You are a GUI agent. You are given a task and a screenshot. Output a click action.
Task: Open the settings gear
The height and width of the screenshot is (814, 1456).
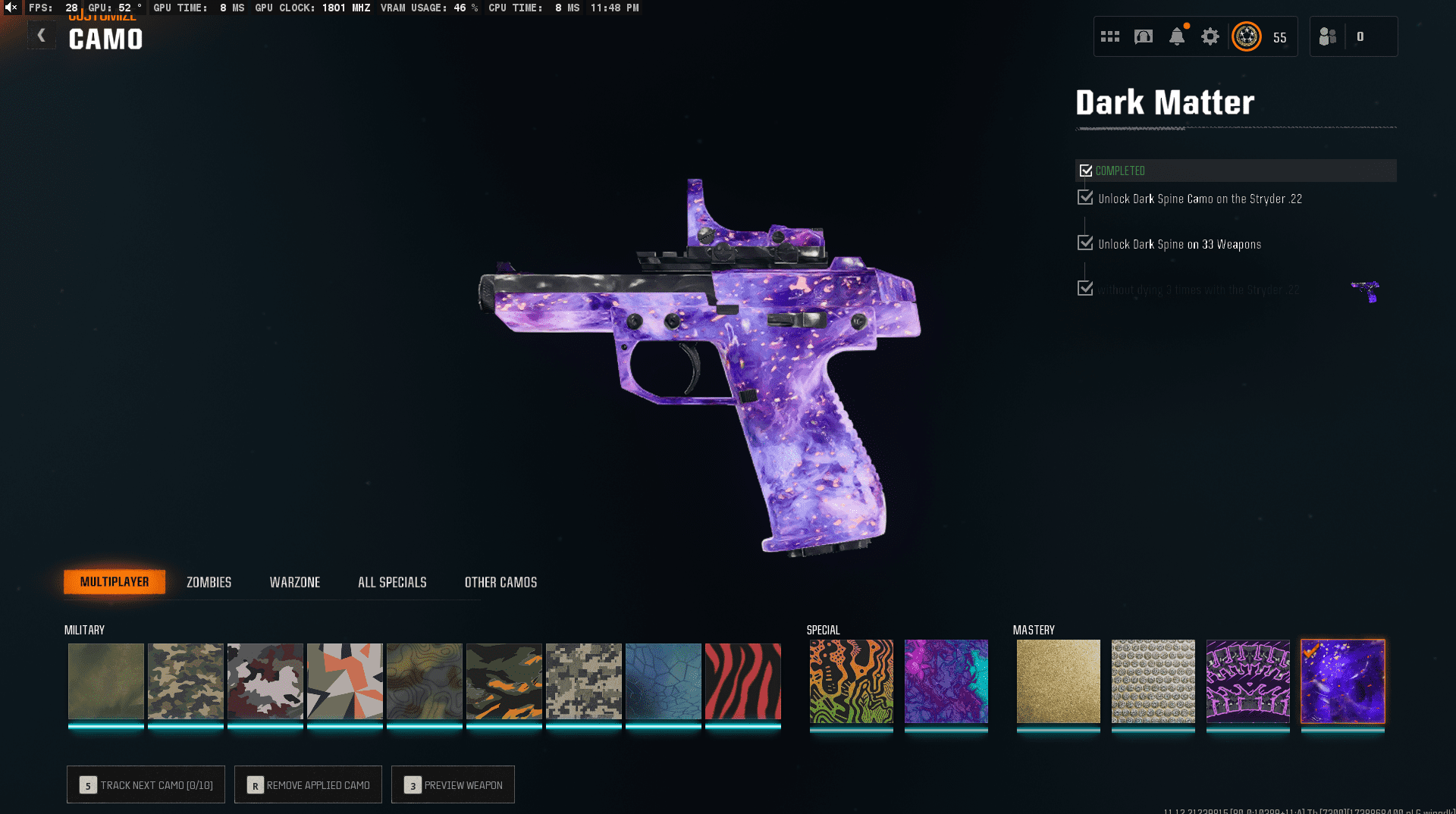point(1210,36)
